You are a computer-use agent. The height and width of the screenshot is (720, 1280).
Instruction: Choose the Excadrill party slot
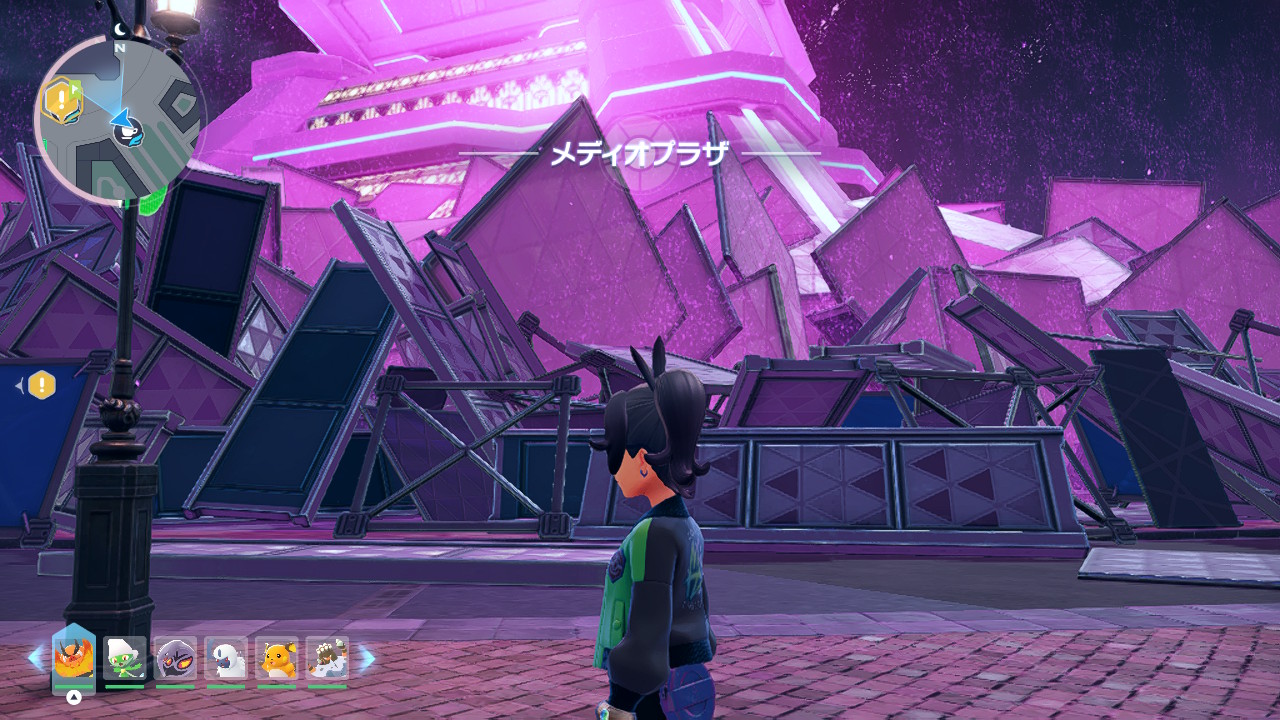click(327, 658)
